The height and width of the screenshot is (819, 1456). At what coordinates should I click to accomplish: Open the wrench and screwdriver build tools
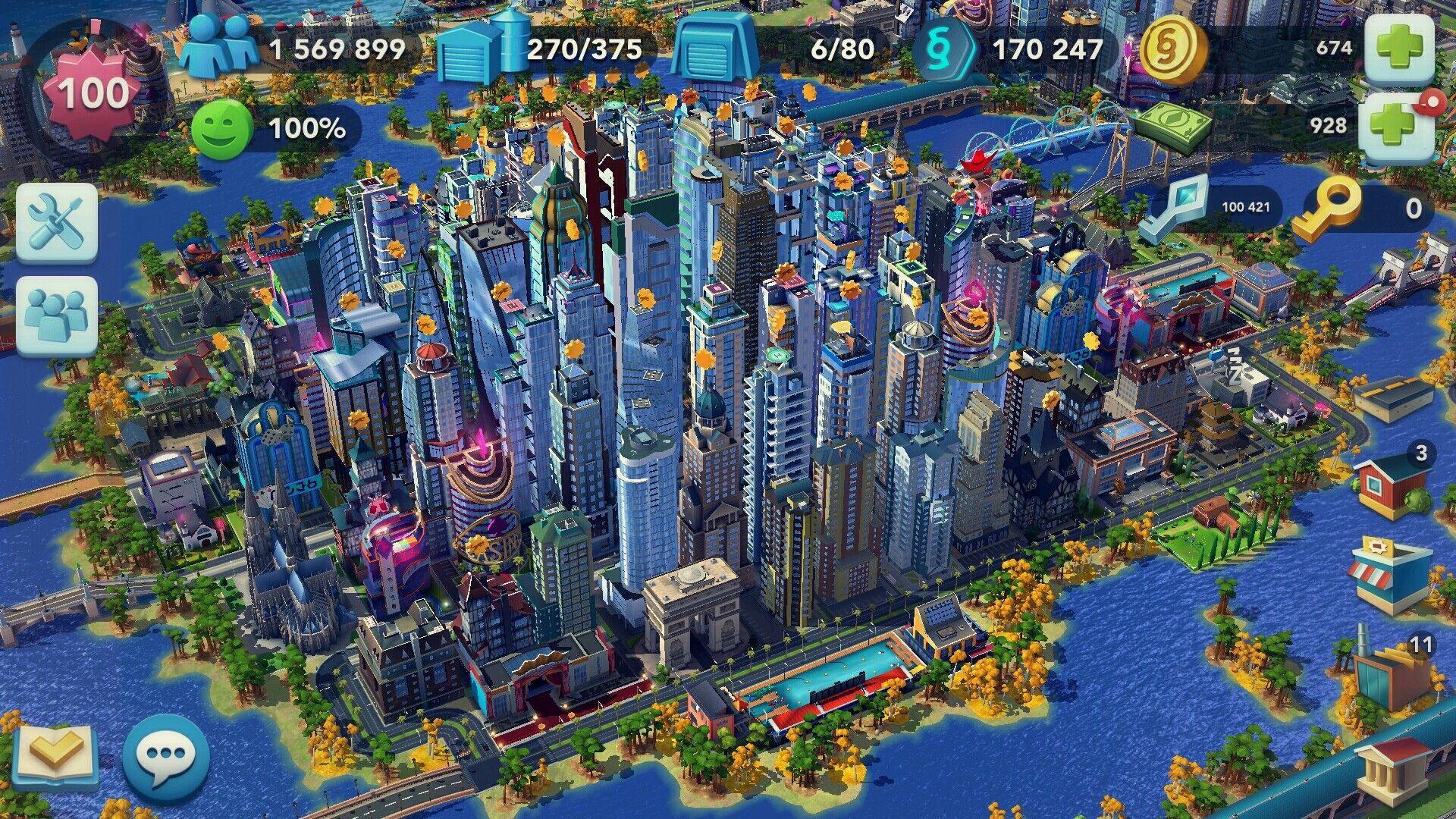click(x=58, y=223)
